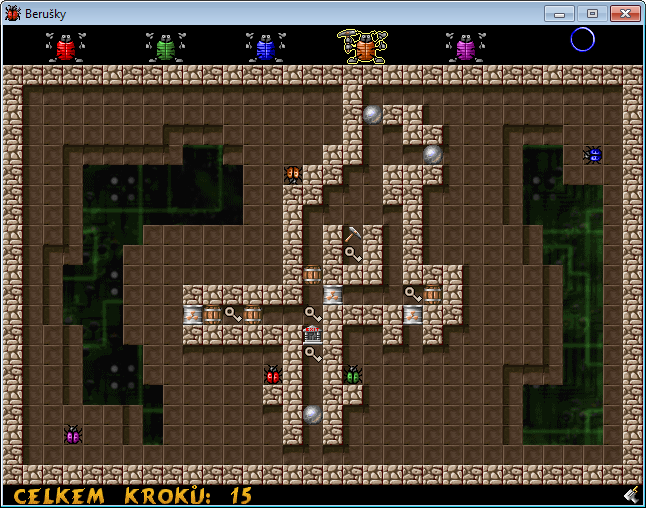Minimize the Berušky window
Viewport: 646px width, 508px height.
(x=560, y=13)
